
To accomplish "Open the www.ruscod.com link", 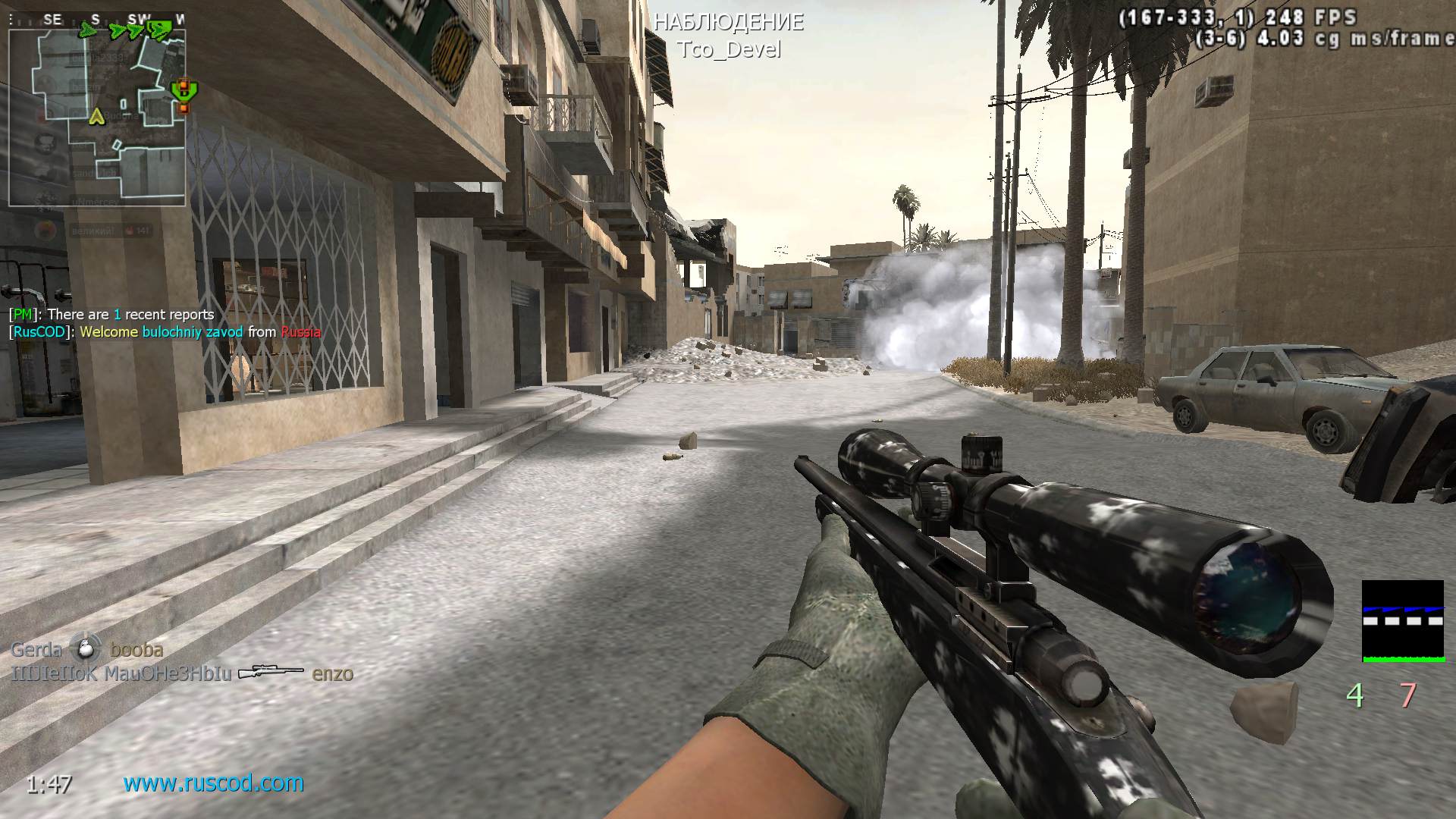I will tap(213, 783).
